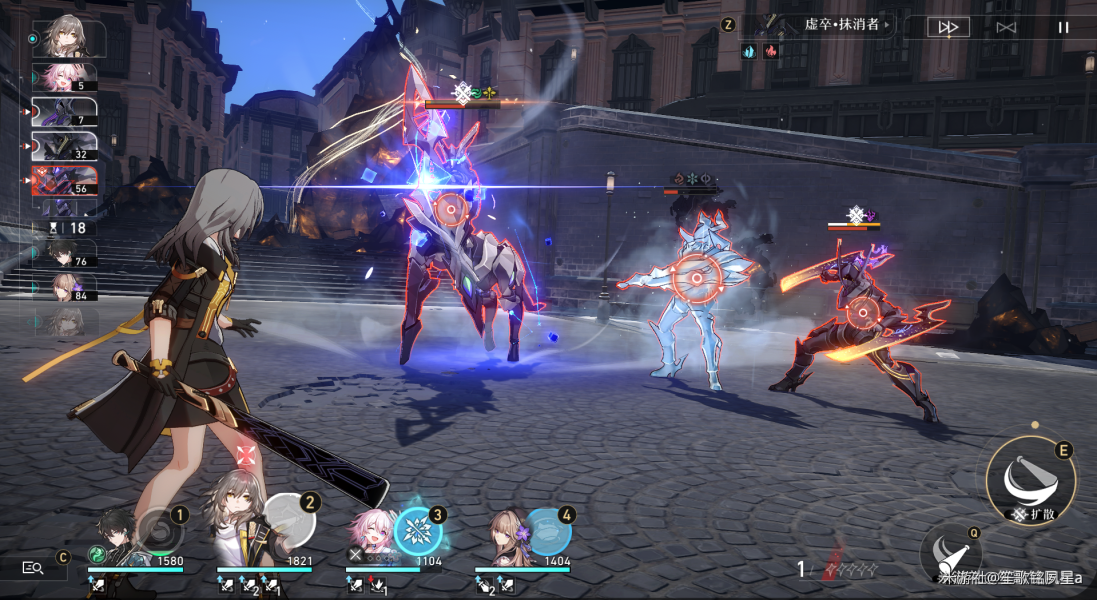The width and height of the screenshot is (1097, 600).
Task: Target the orange dual-blade enemy's reticle
Action: (860, 312)
